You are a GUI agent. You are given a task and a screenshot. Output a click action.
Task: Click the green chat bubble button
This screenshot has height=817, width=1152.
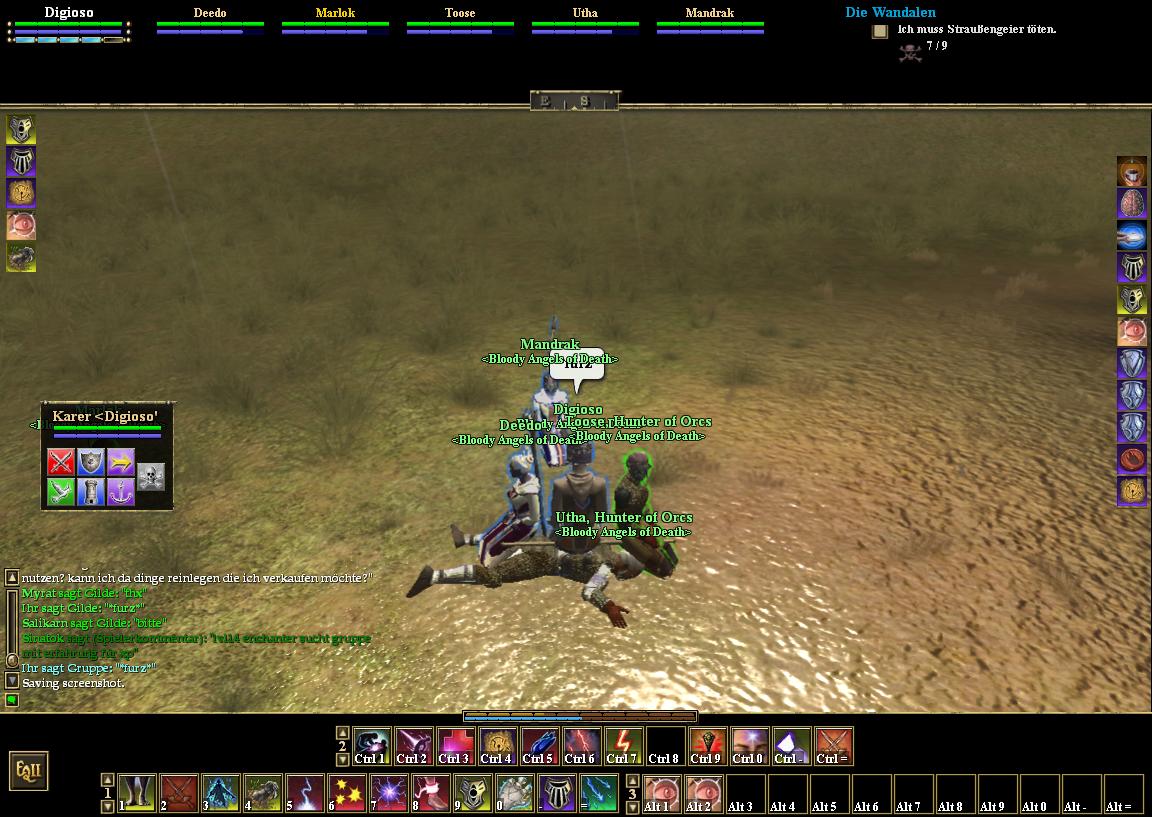point(12,700)
